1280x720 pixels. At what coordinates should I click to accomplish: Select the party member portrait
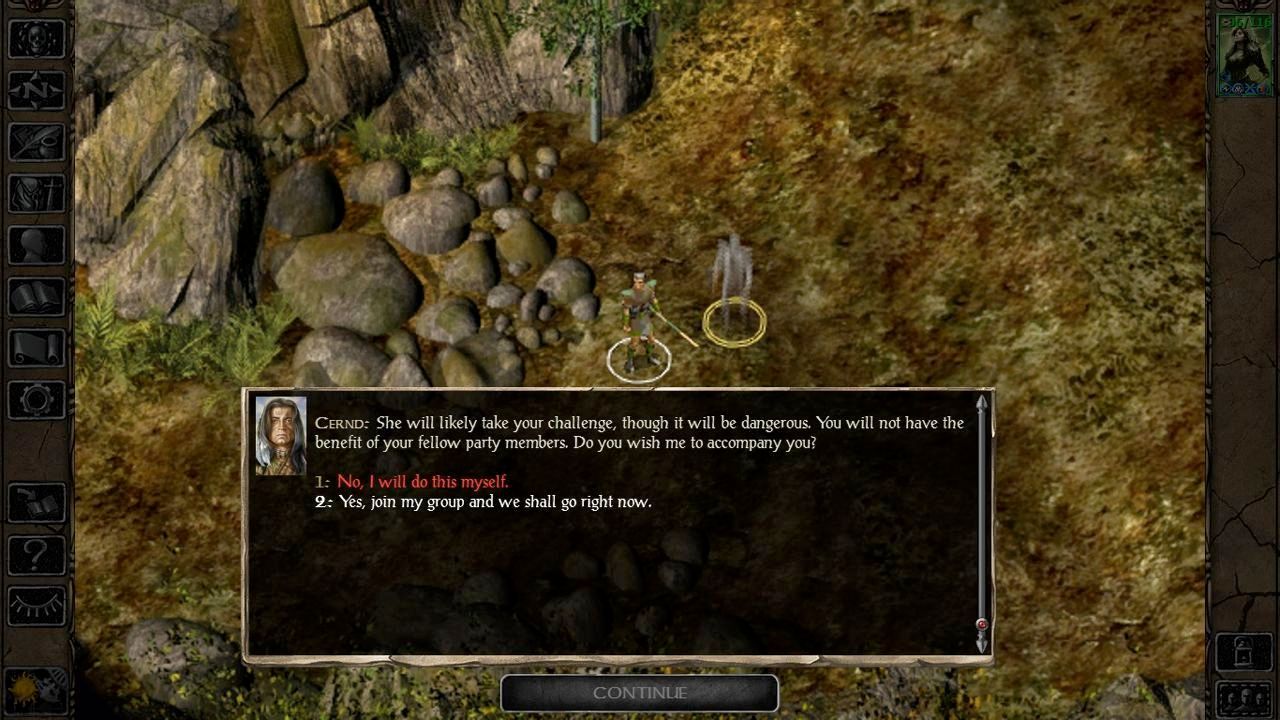point(1244,55)
